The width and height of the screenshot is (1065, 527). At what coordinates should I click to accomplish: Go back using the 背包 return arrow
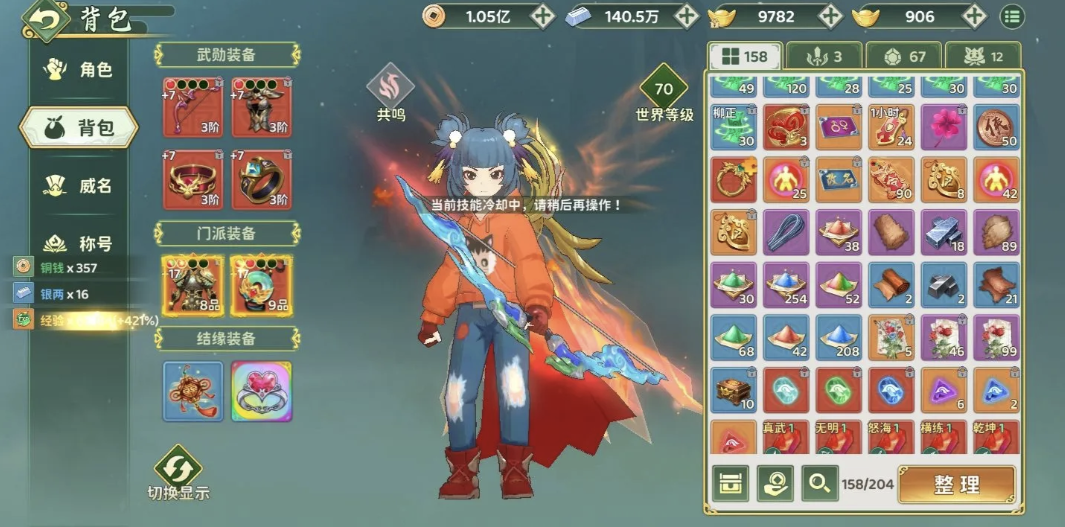tap(43, 18)
